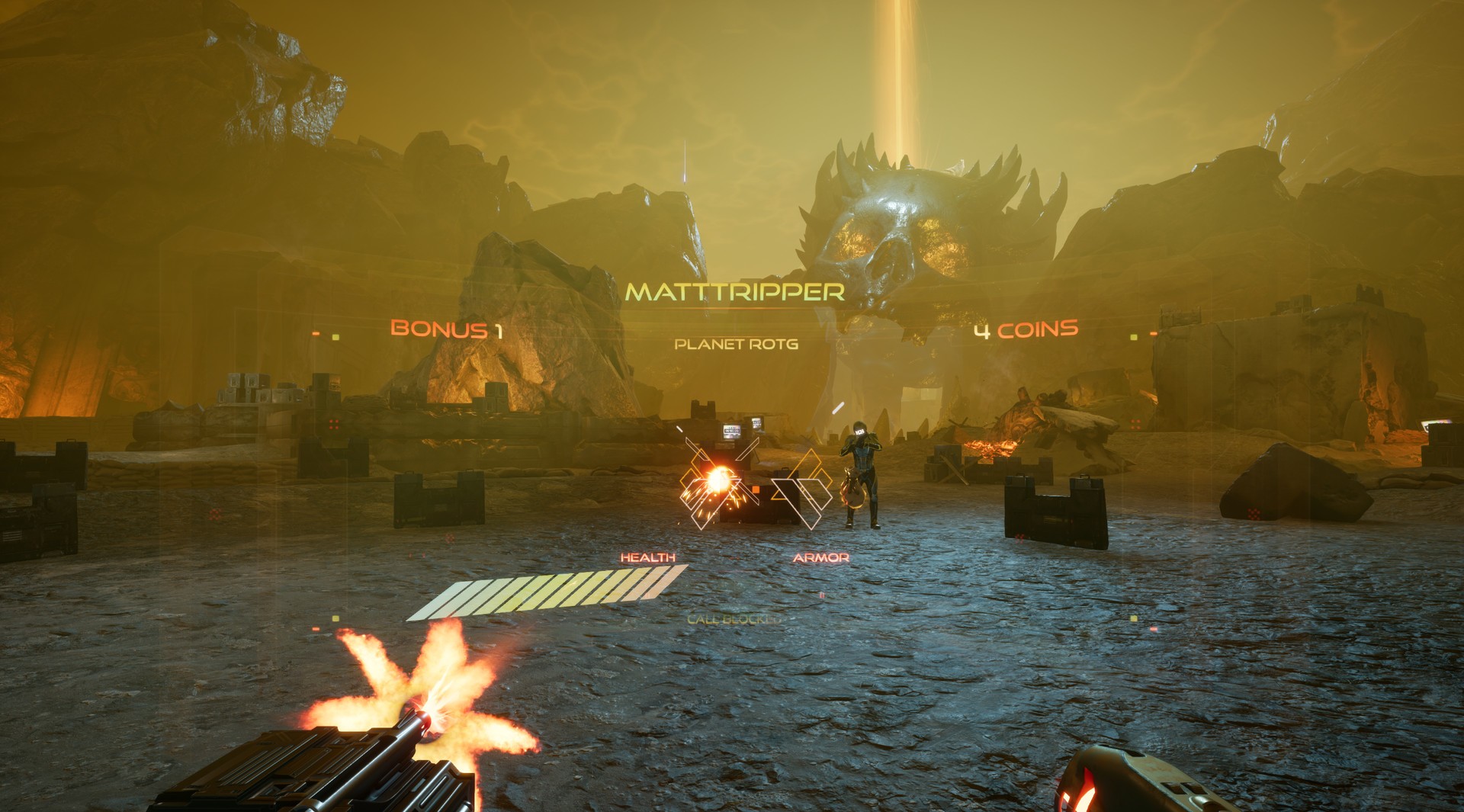Screen dimensions: 1464x812
Task: Click the green square indicator left of BONUS 1
Action: (335, 337)
